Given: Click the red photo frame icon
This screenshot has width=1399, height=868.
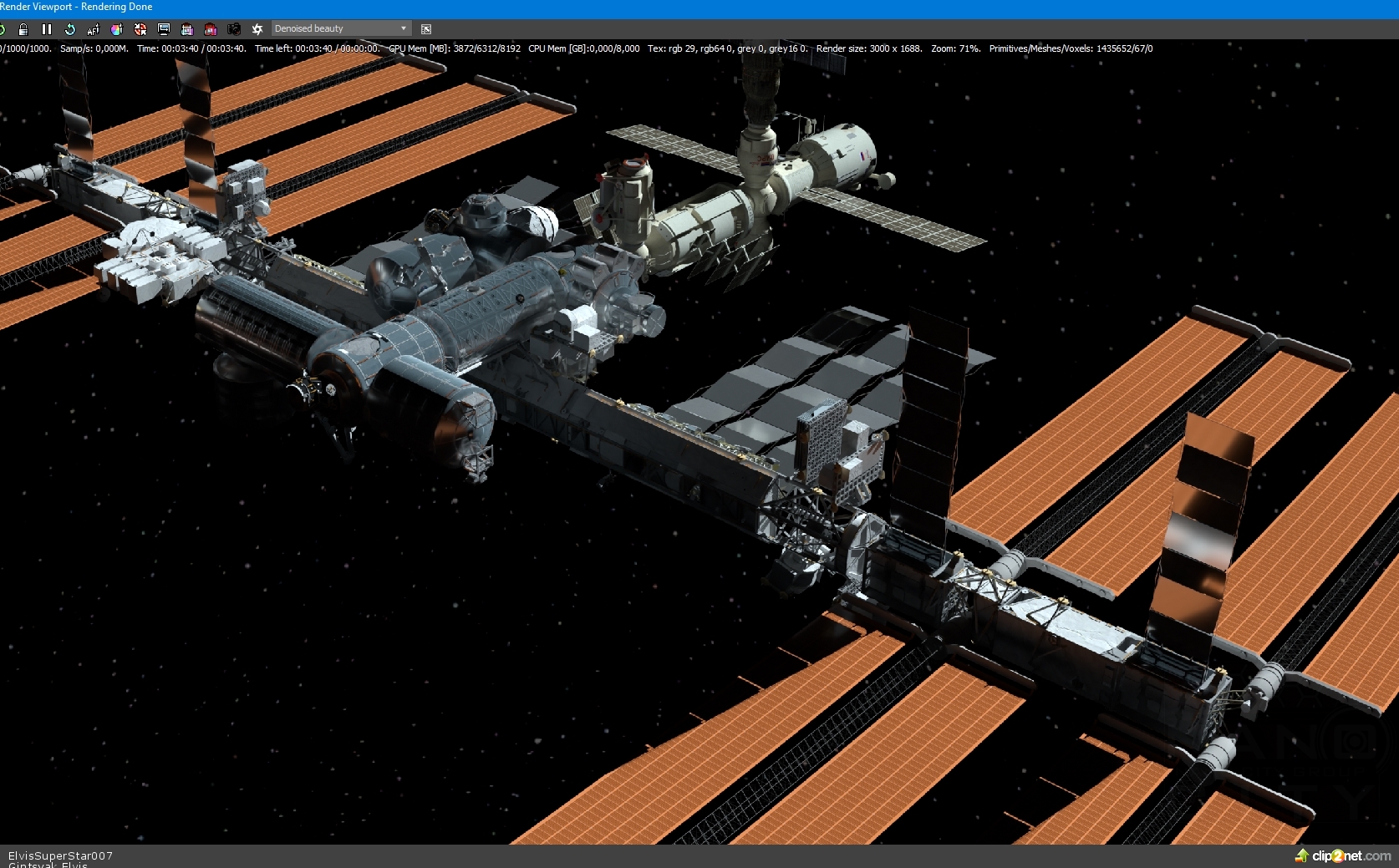Looking at the screenshot, I should point(211,29).
